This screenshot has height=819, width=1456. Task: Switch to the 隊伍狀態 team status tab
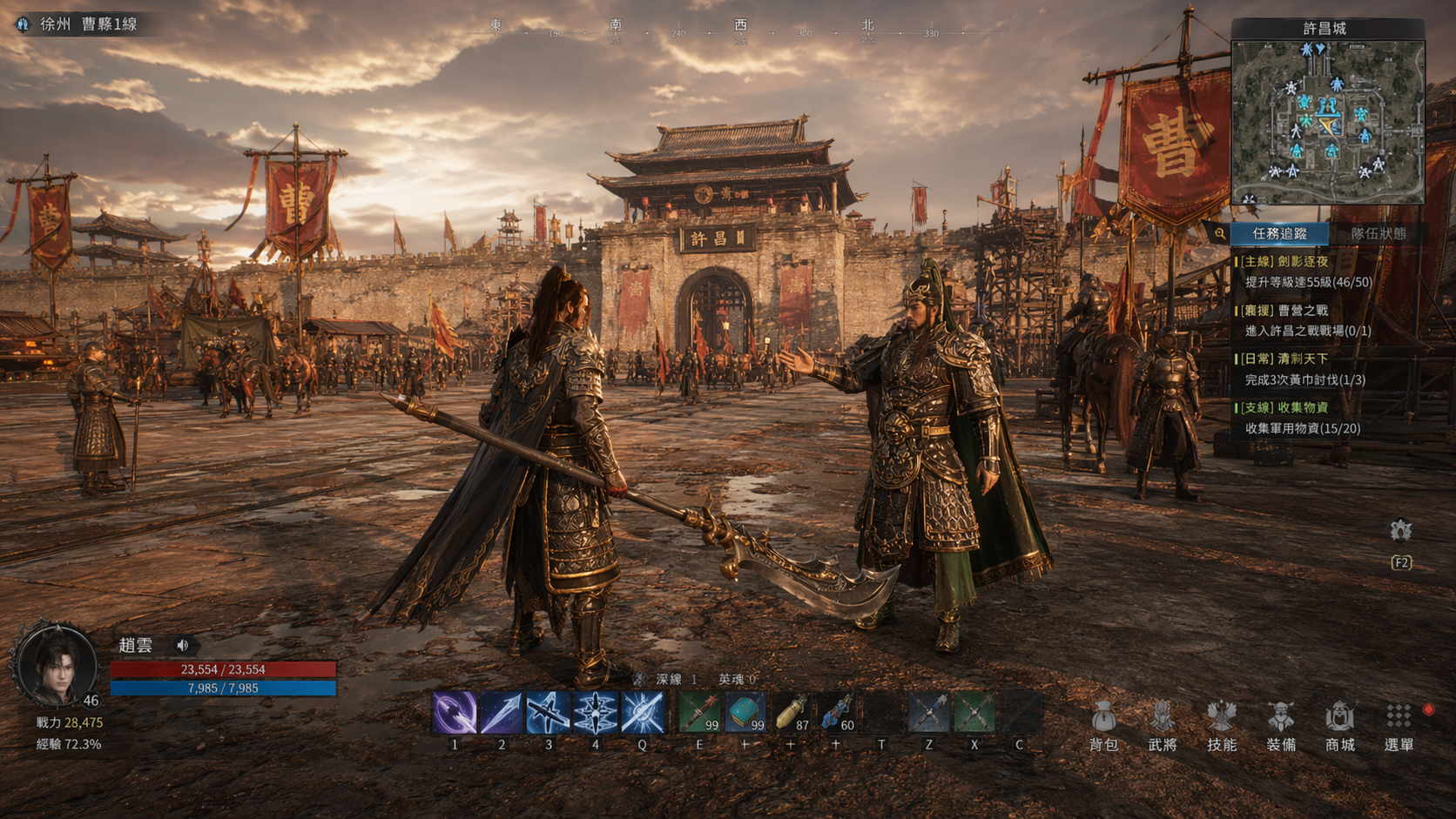(1378, 233)
